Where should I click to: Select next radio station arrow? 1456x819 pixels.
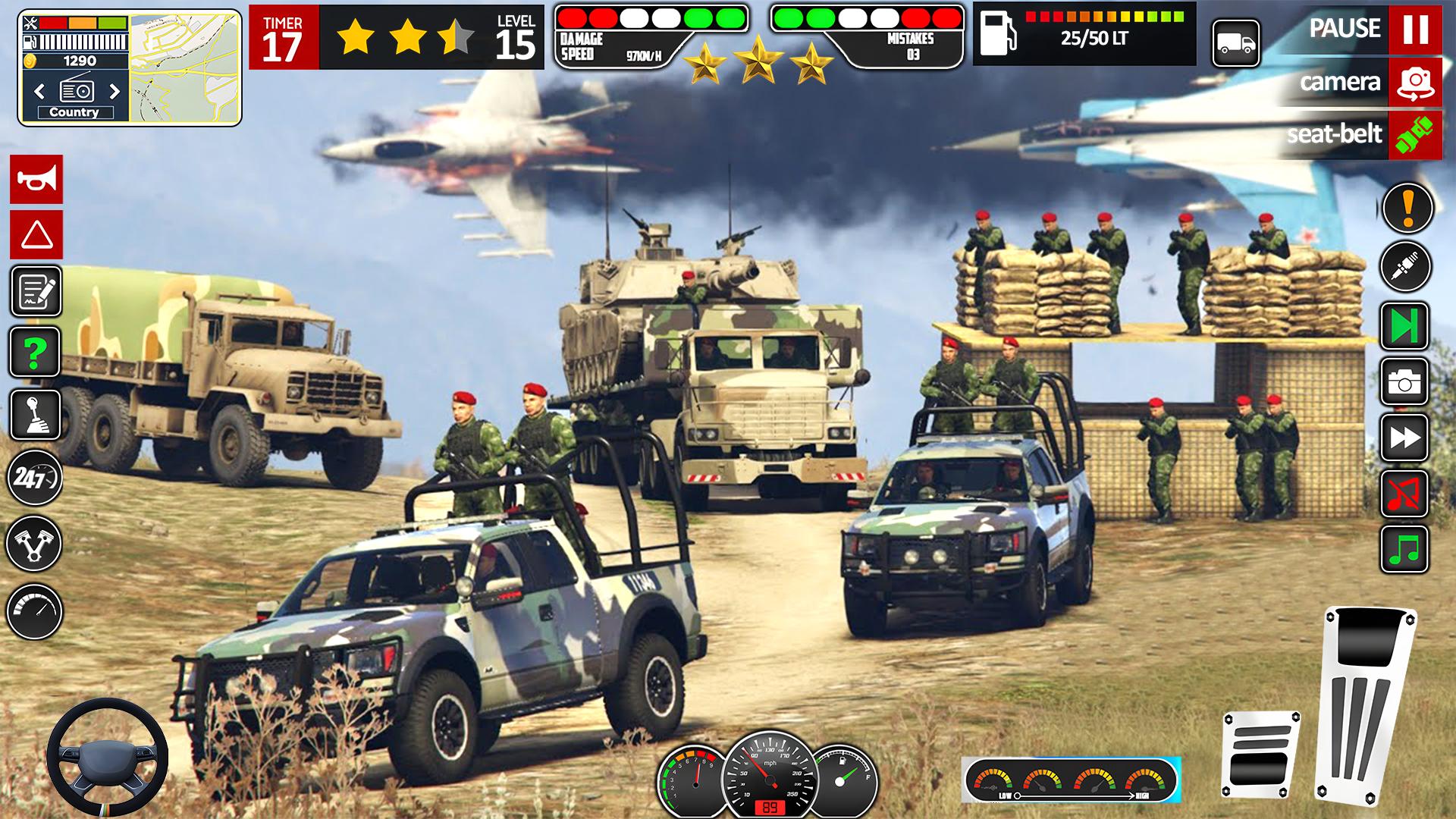click(x=115, y=92)
